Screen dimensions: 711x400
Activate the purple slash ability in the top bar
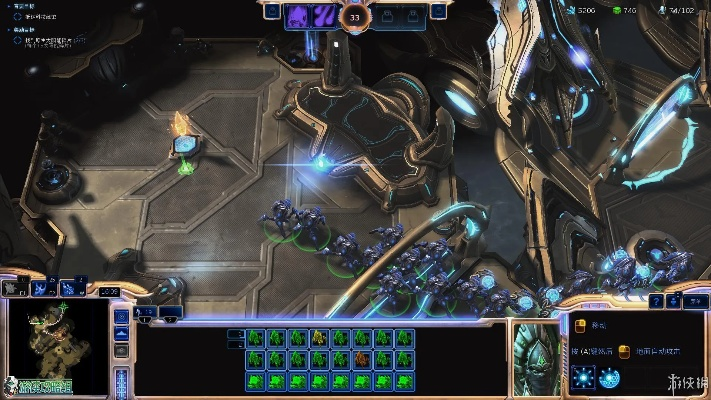pos(325,16)
